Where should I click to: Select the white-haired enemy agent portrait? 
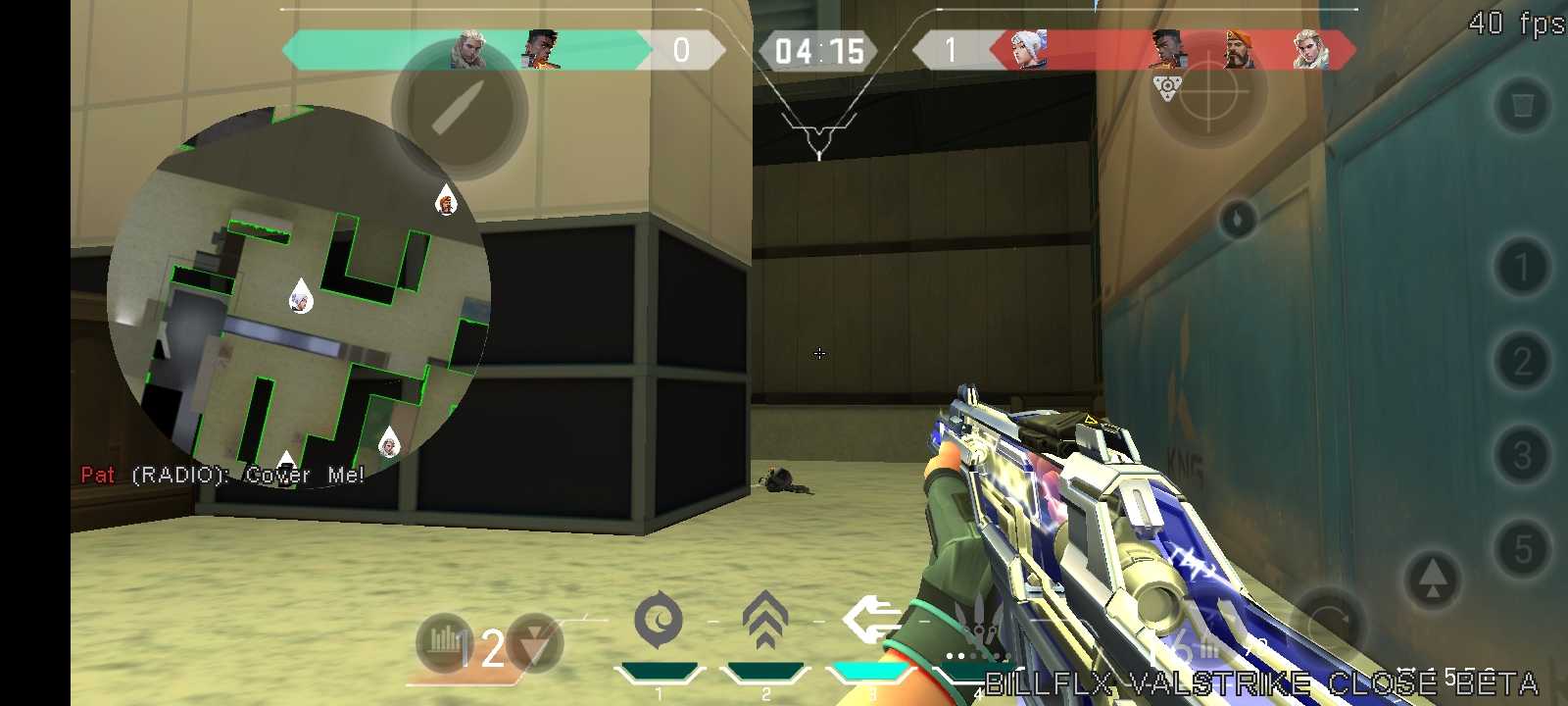1026,49
